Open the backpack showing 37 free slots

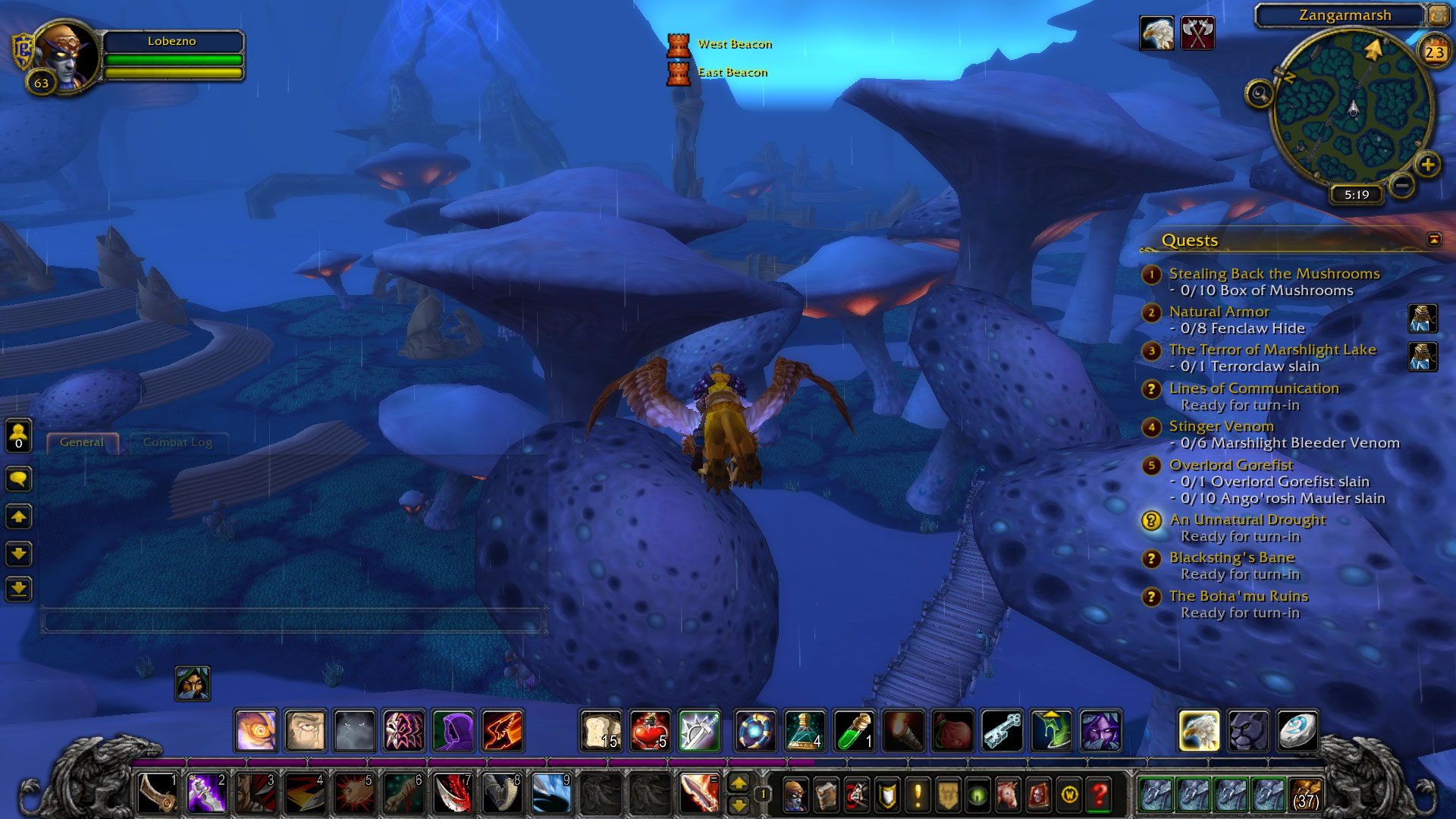1304,795
